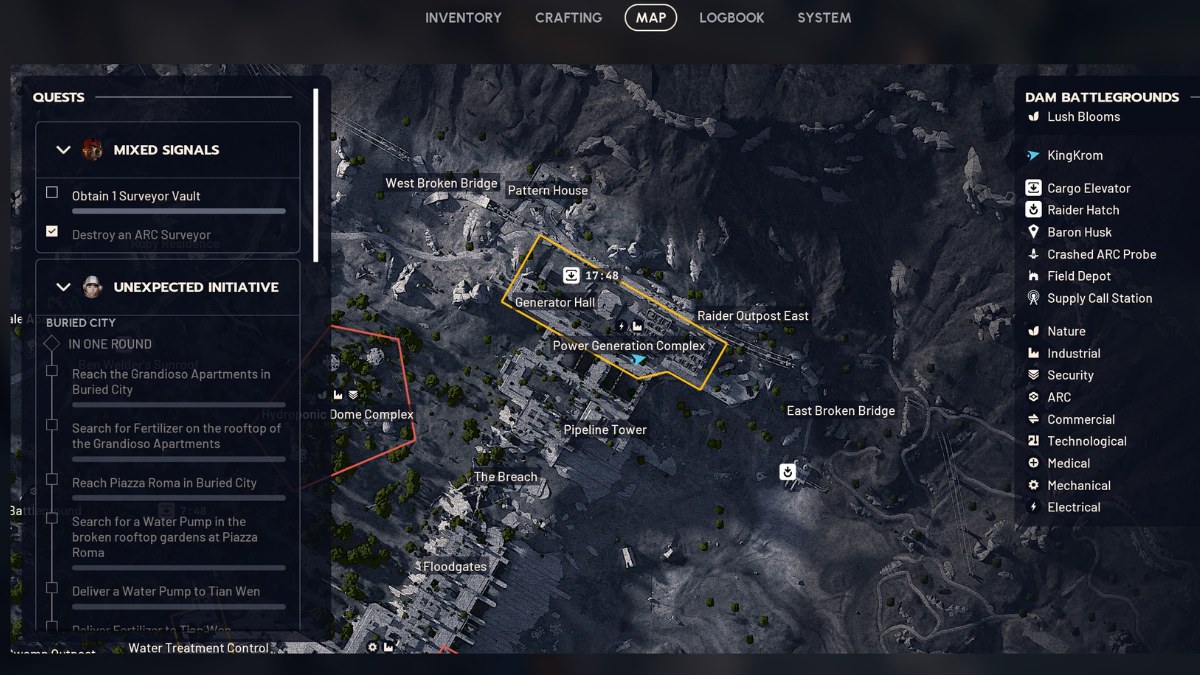The width and height of the screenshot is (1200, 675).
Task: Click the Lush Blooms legend entry
Action: click(x=1083, y=117)
